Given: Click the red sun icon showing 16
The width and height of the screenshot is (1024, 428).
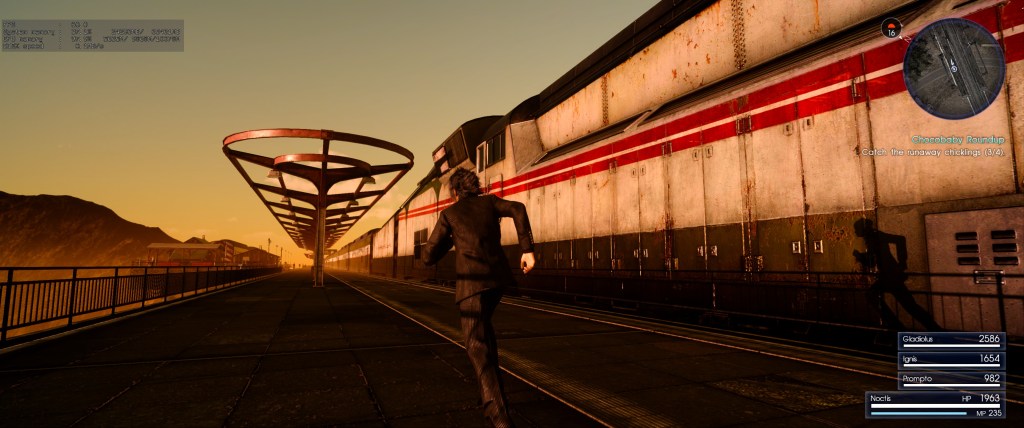Looking at the screenshot, I should [892, 28].
